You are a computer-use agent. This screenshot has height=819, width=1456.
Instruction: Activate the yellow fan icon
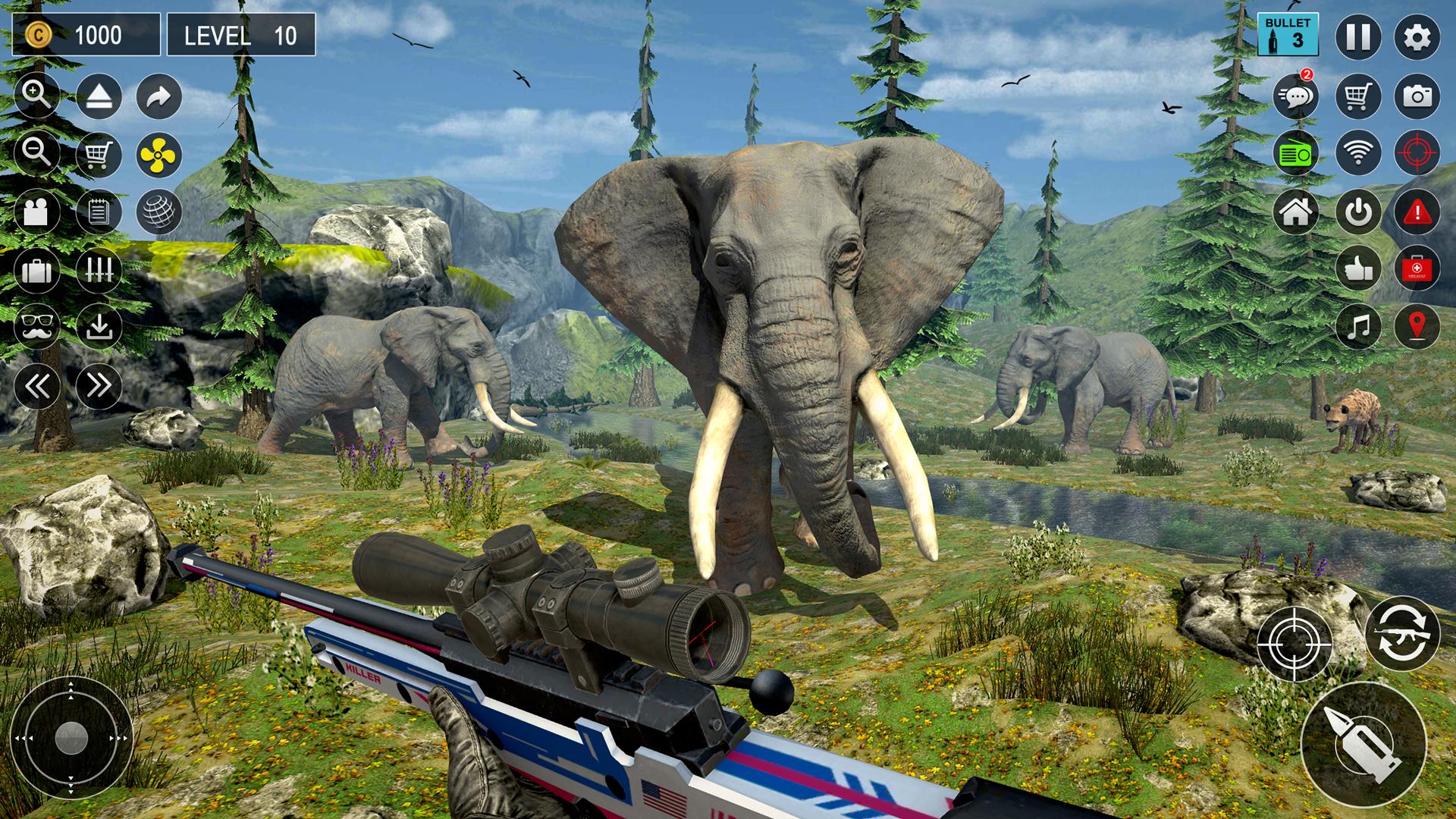[159, 155]
